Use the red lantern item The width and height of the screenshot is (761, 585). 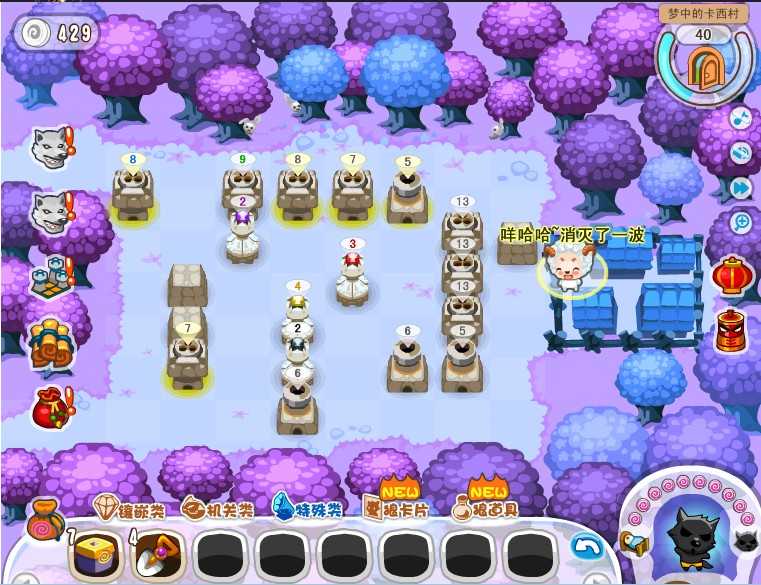pyautogui.click(x=730, y=275)
